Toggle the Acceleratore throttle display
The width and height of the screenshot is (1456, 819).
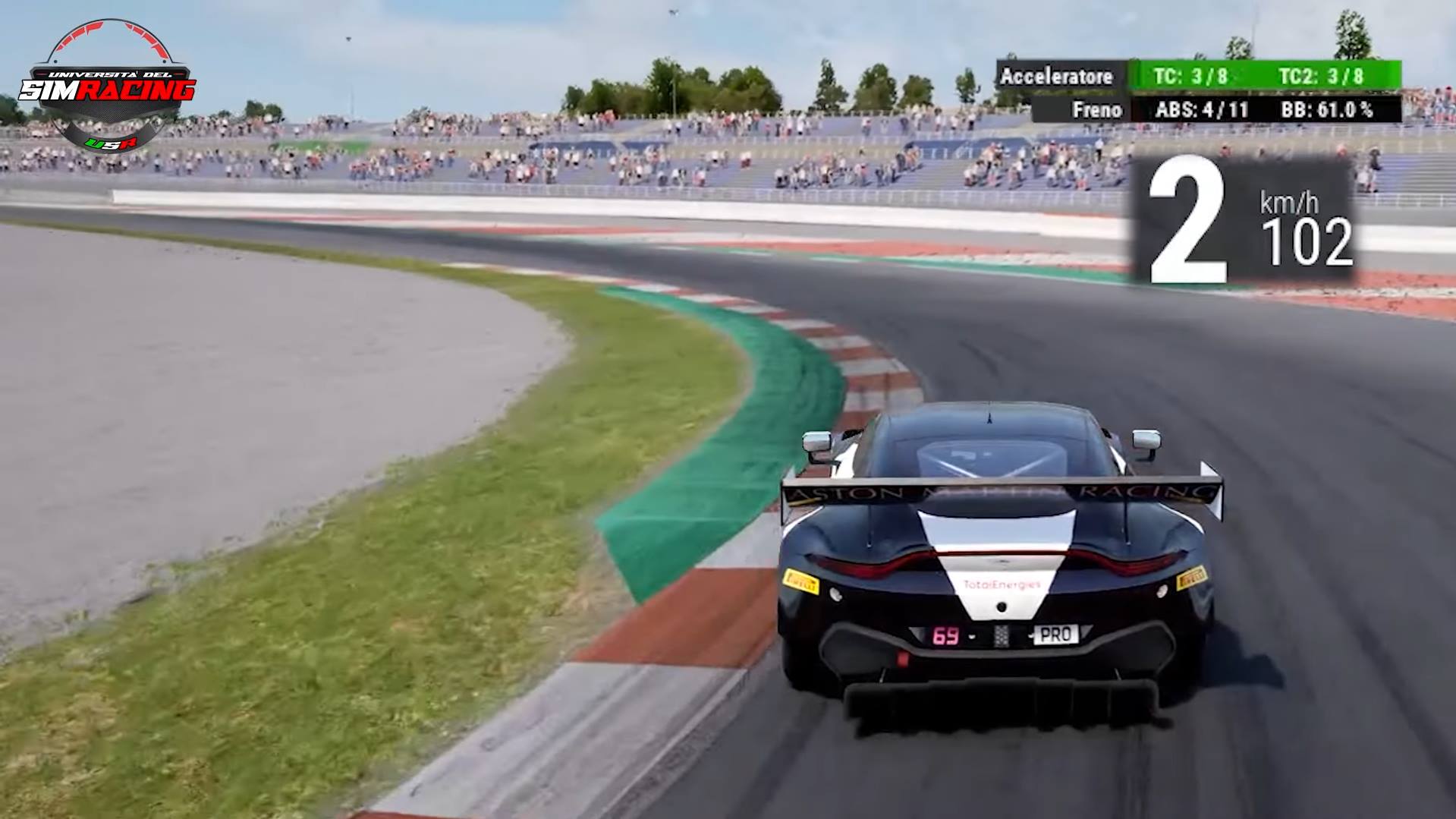1058,77
